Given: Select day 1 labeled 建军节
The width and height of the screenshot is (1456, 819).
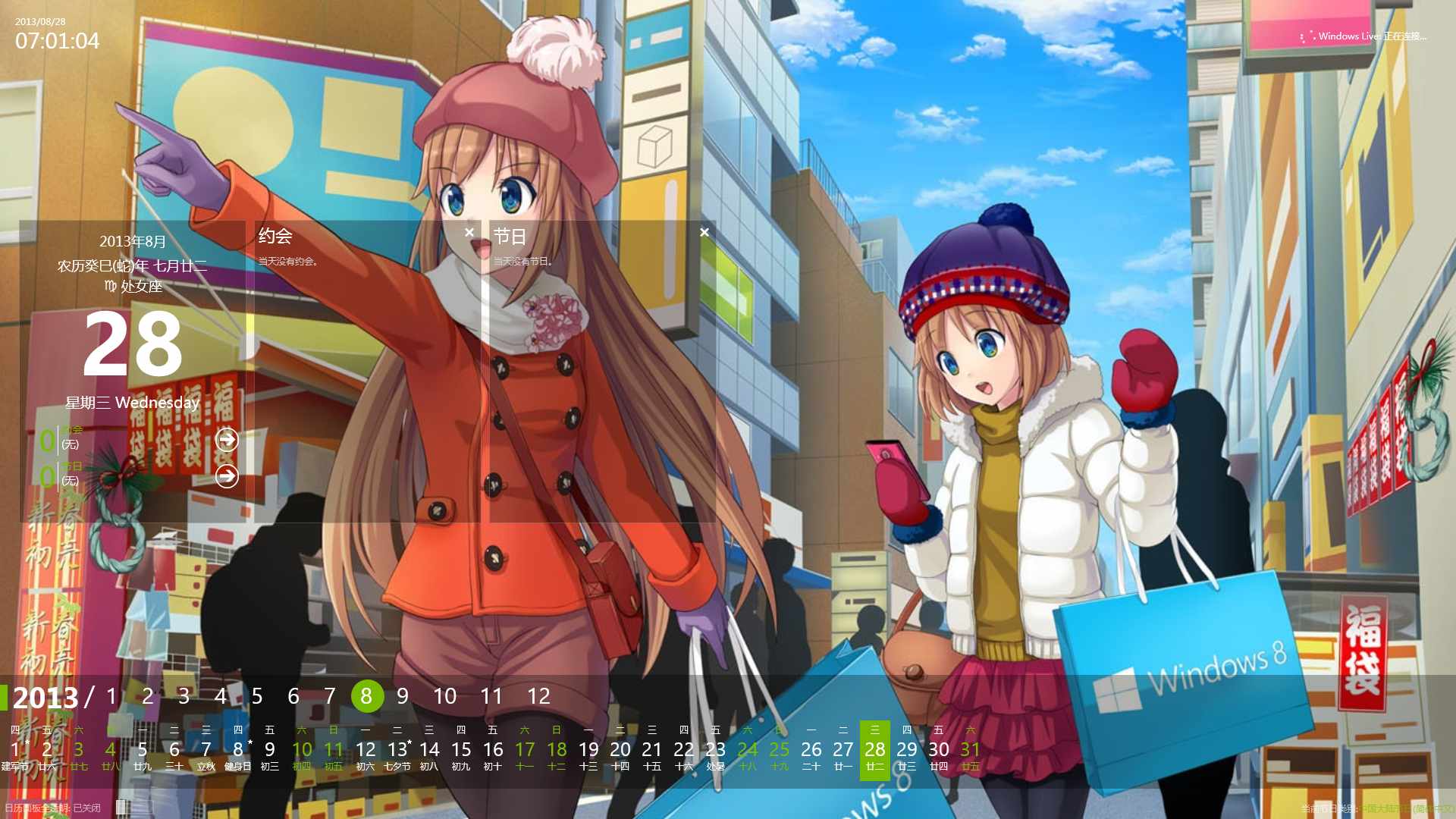Looking at the screenshot, I should pyautogui.click(x=15, y=751).
